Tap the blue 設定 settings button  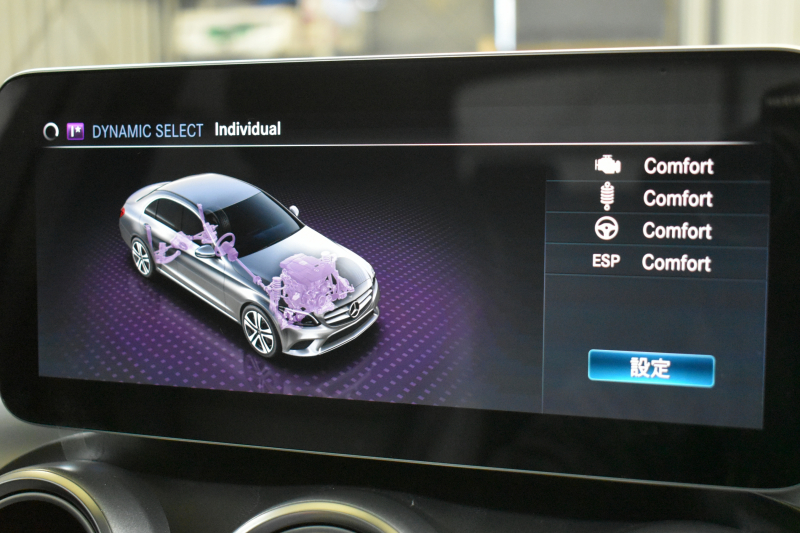pos(650,368)
